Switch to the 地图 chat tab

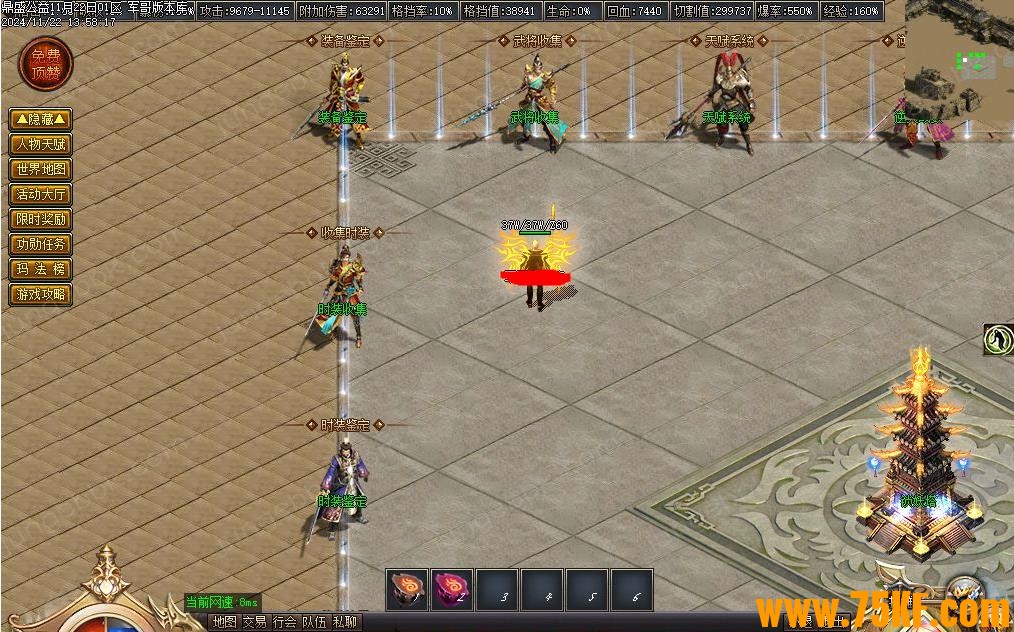pos(224,622)
